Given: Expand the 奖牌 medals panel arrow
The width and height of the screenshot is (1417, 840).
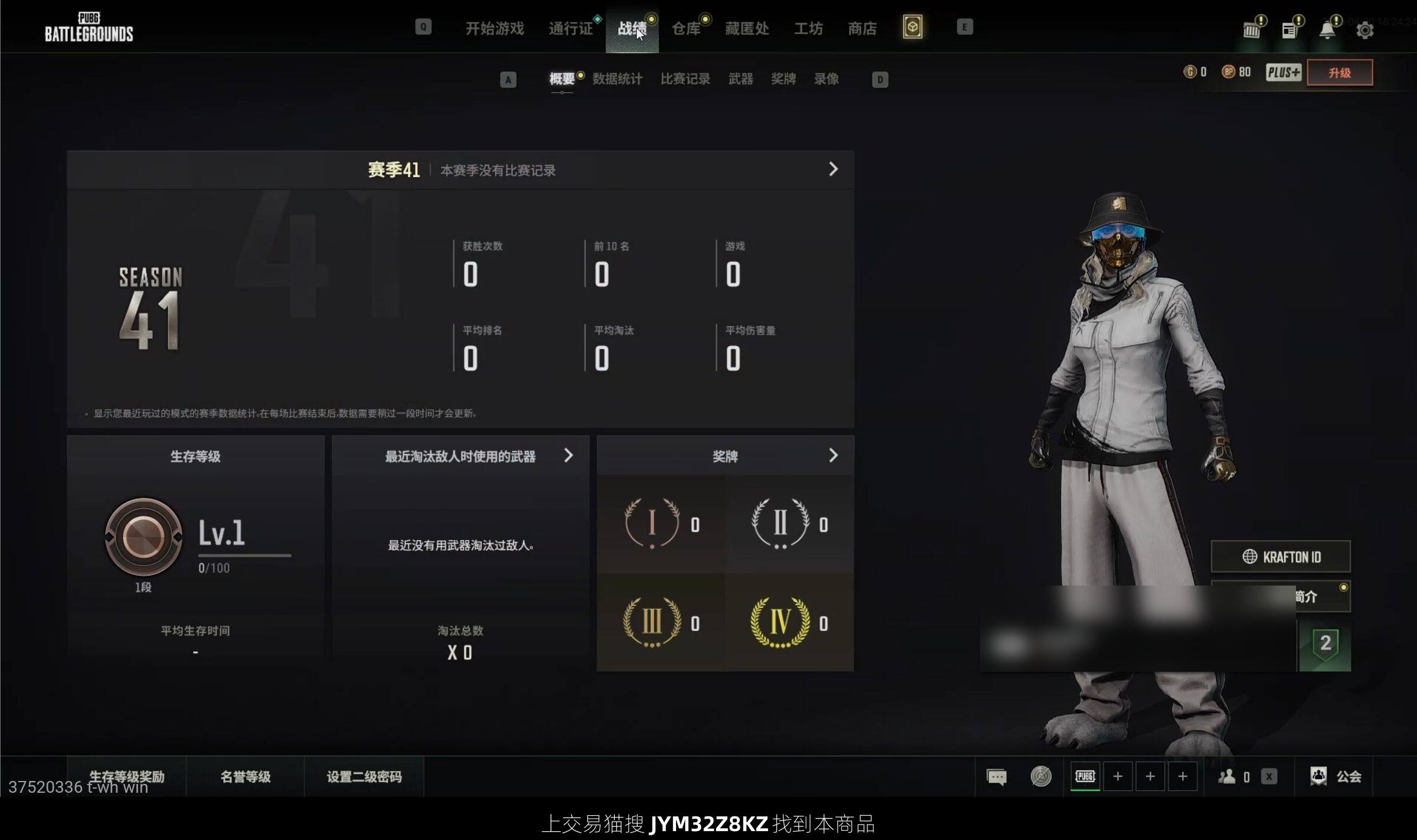Looking at the screenshot, I should (x=833, y=455).
